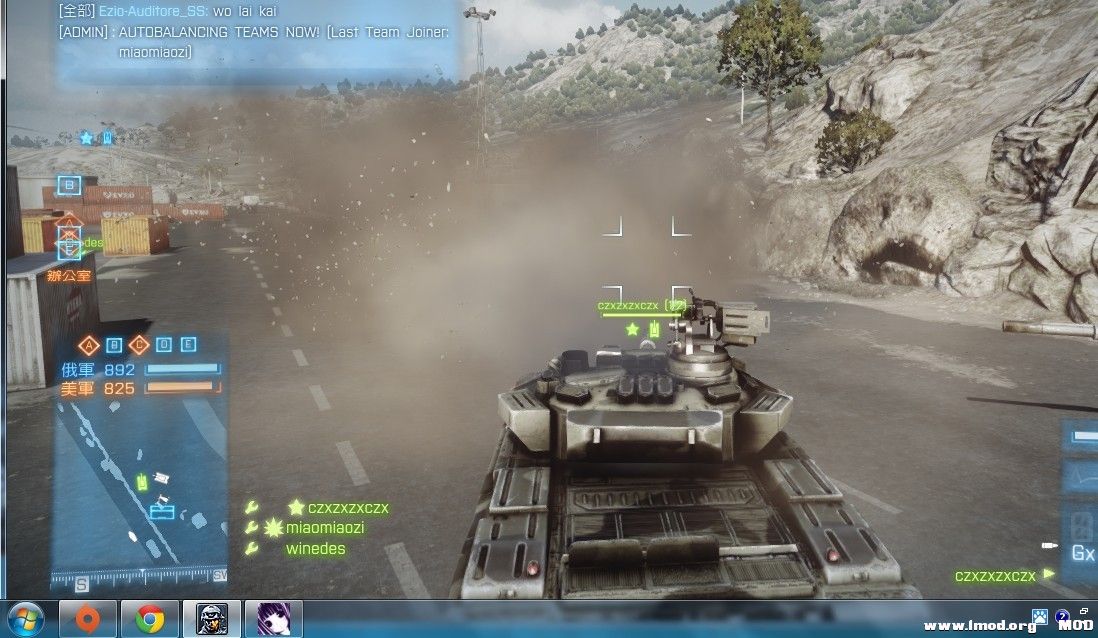Click squad leader czxzxzxczx in the squad list
The width and height of the screenshot is (1098, 638).
coord(347,508)
